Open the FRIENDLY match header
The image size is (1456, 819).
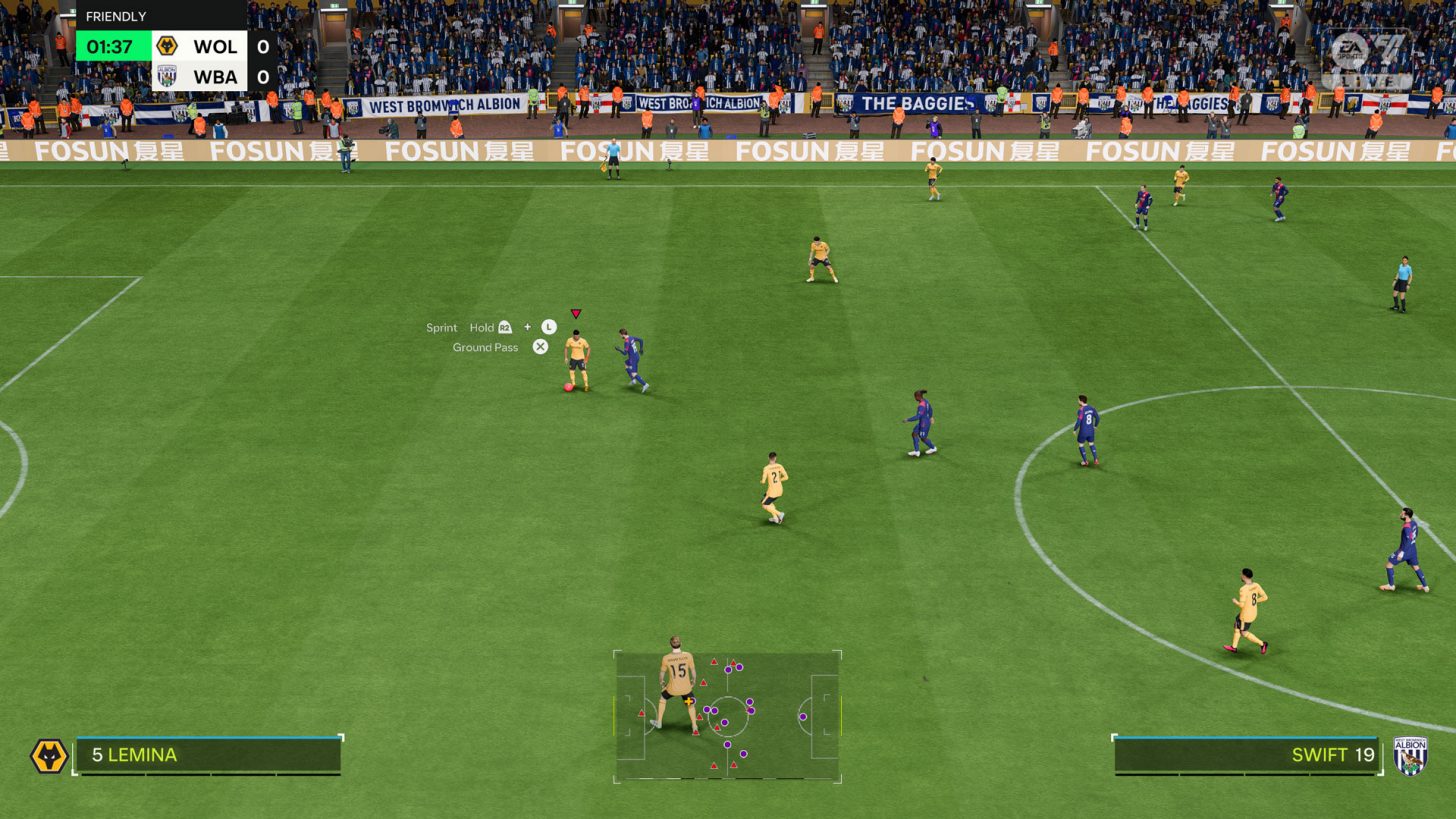pos(115,16)
